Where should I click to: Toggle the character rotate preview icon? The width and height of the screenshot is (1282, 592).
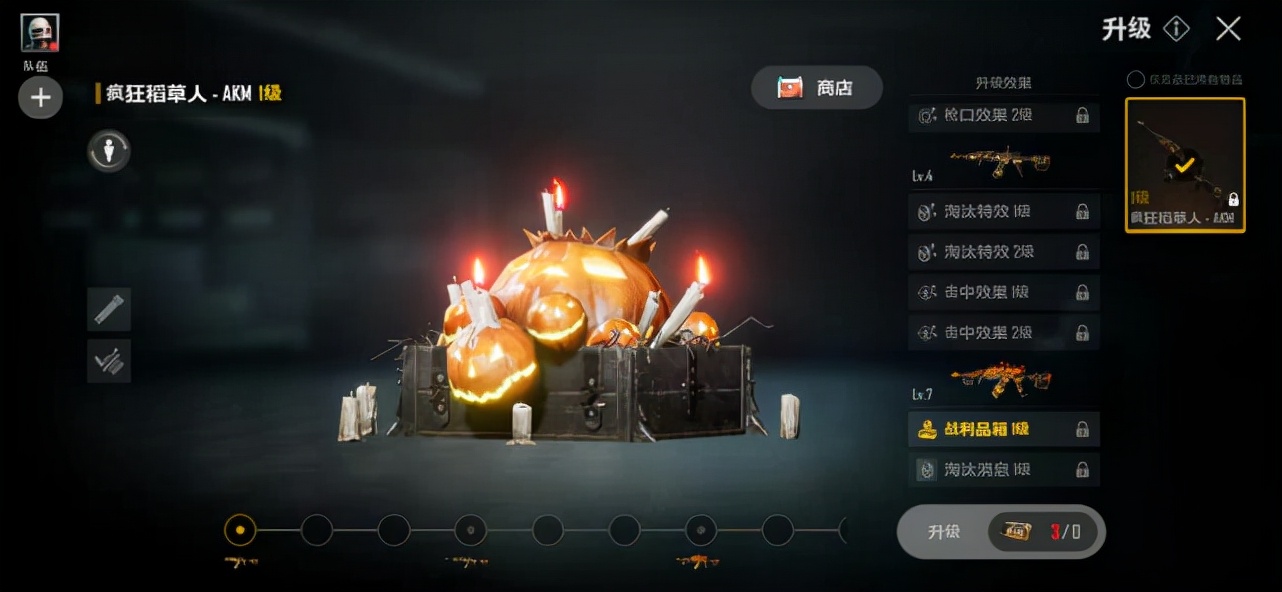pyautogui.click(x=109, y=151)
